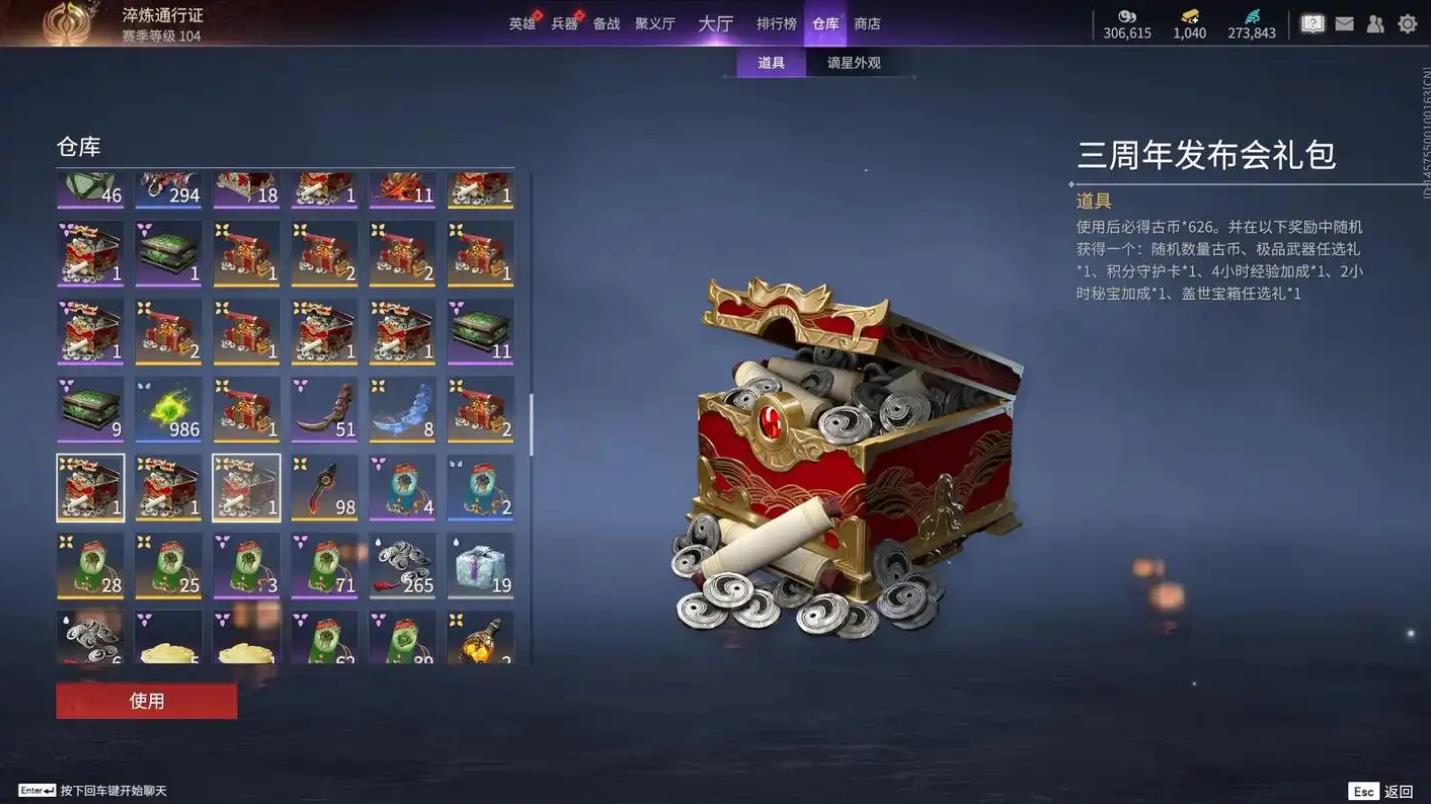1431x804 pixels.
Task: Open the 英雄 heroes menu
Action: 522,24
